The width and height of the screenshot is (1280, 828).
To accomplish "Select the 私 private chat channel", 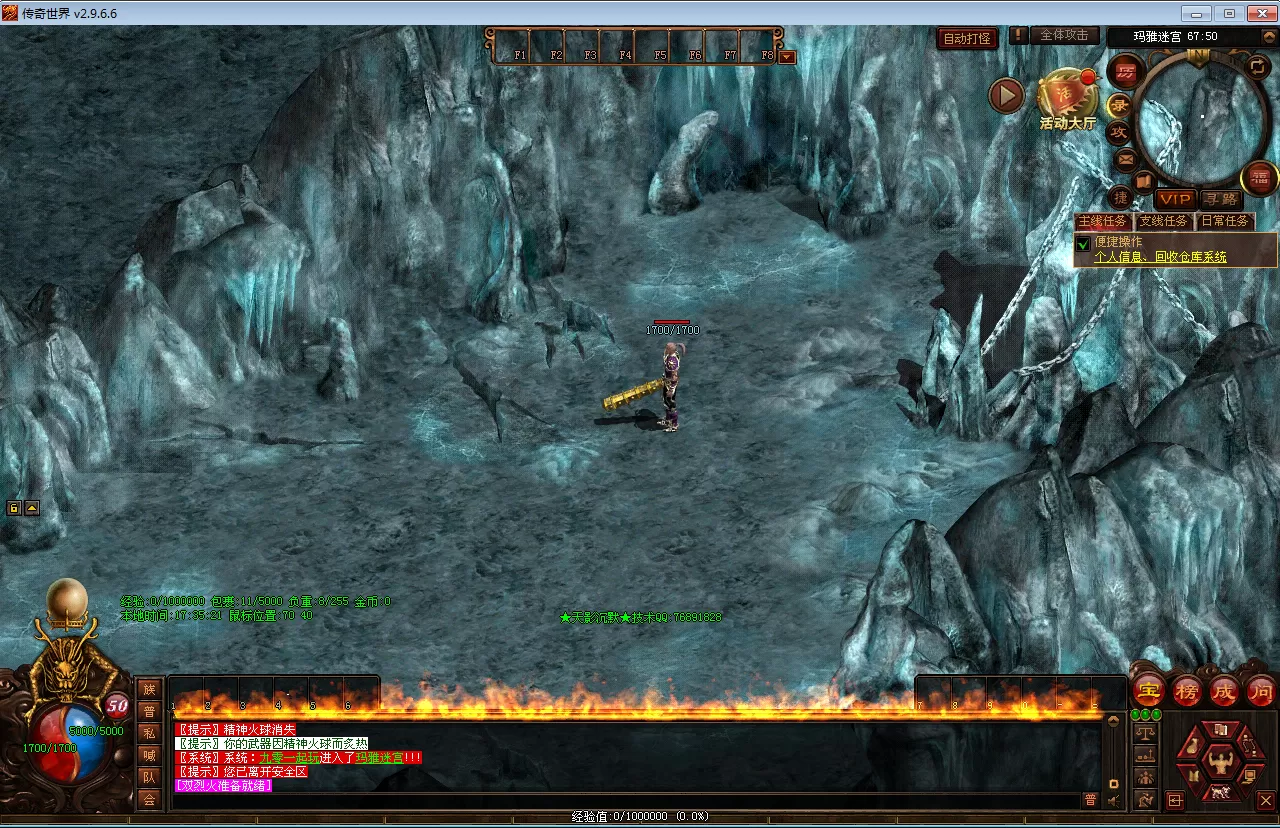I will (149, 733).
